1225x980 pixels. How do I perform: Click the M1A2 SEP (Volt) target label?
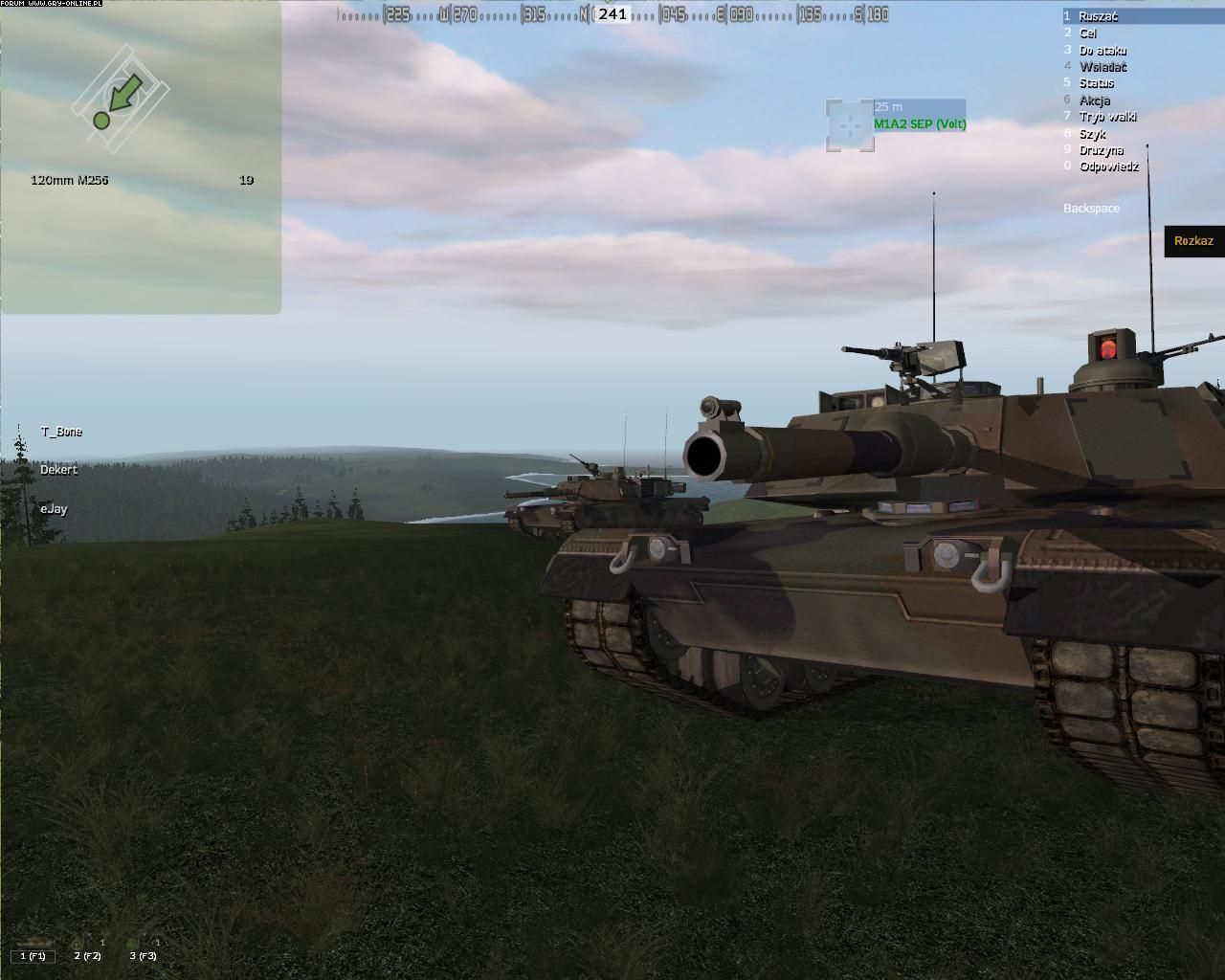click(919, 124)
